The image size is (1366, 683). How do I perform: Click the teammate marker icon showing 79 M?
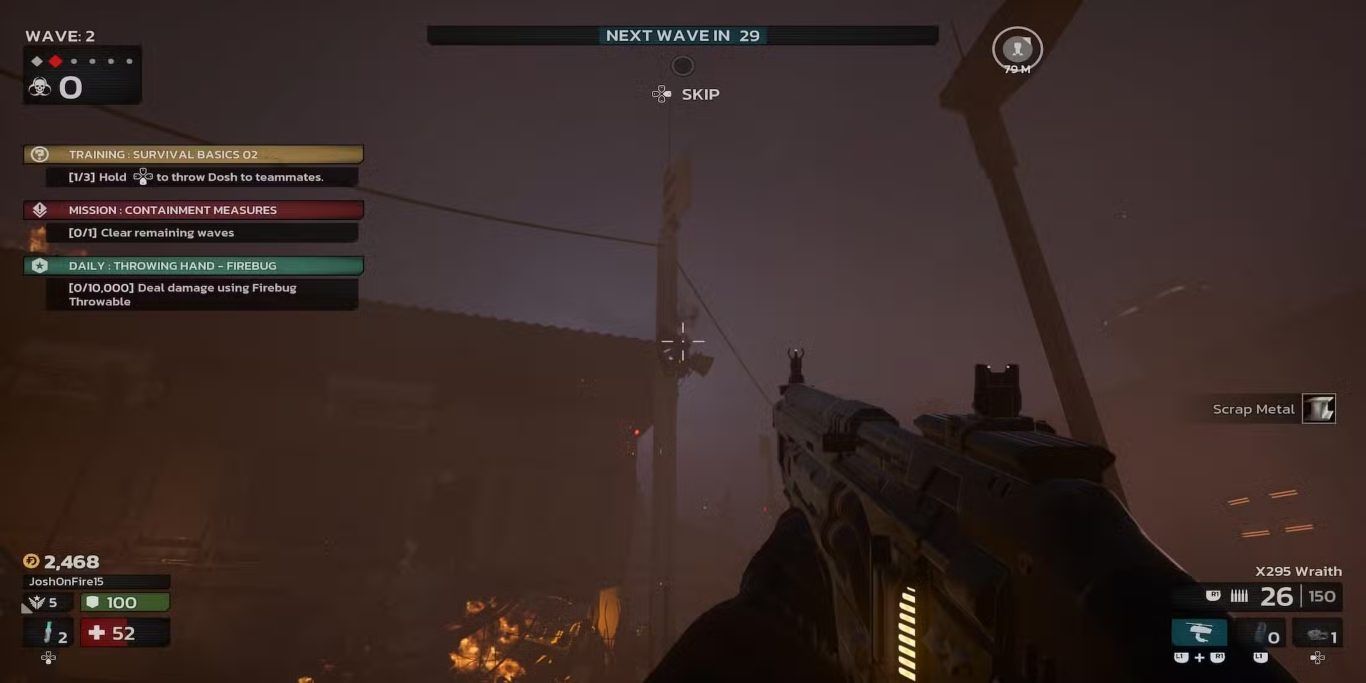(1017, 48)
